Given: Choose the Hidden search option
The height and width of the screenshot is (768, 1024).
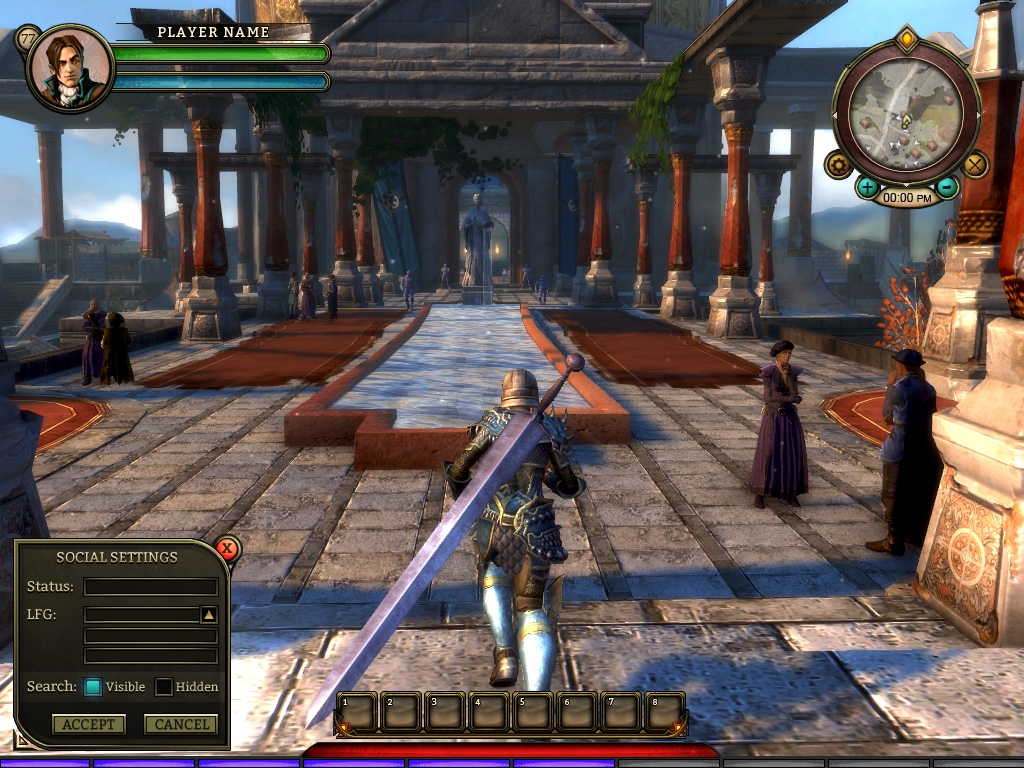Looking at the screenshot, I should pyautogui.click(x=164, y=687).
